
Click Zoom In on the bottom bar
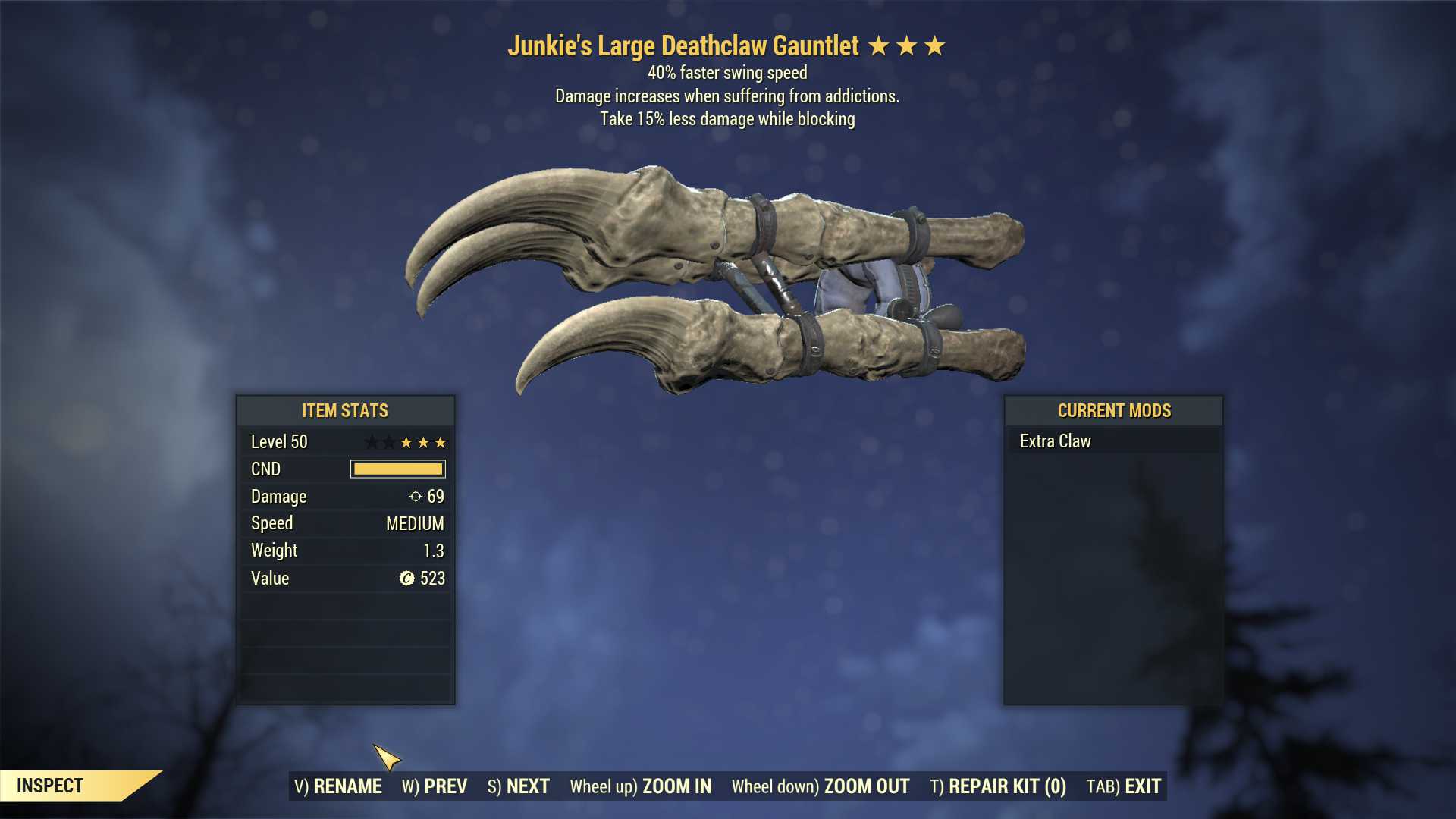(x=641, y=786)
